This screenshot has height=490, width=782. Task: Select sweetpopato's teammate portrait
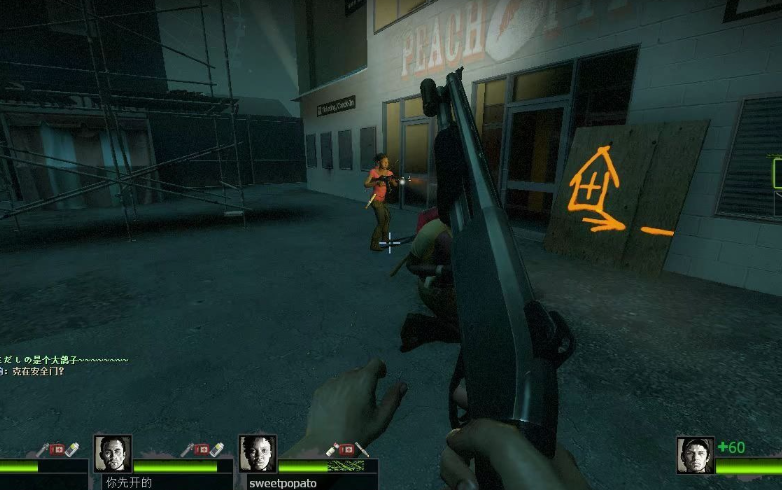click(257, 454)
